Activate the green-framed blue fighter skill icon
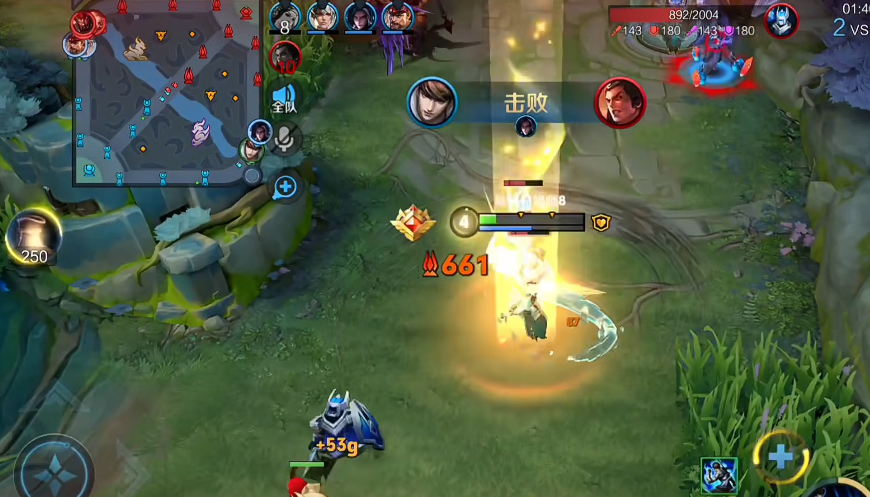870x497 pixels. coord(719,475)
